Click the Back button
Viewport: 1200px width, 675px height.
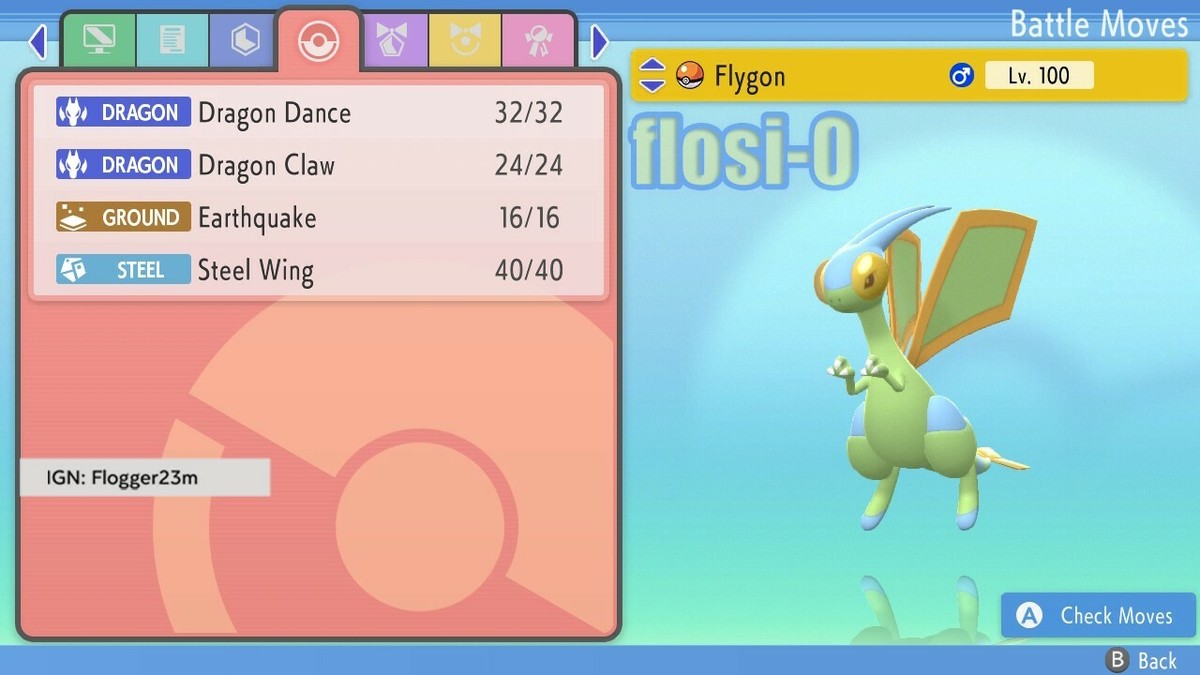pos(1141,660)
